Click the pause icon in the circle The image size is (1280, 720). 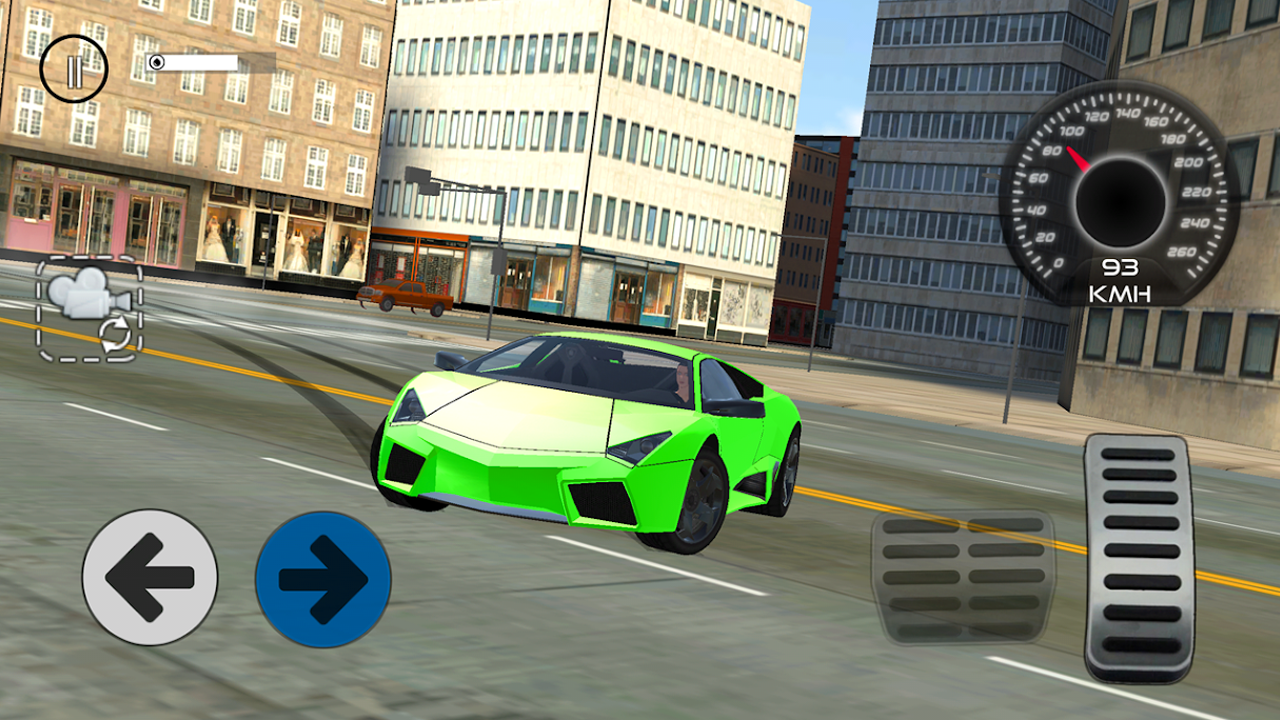[75, 68]
